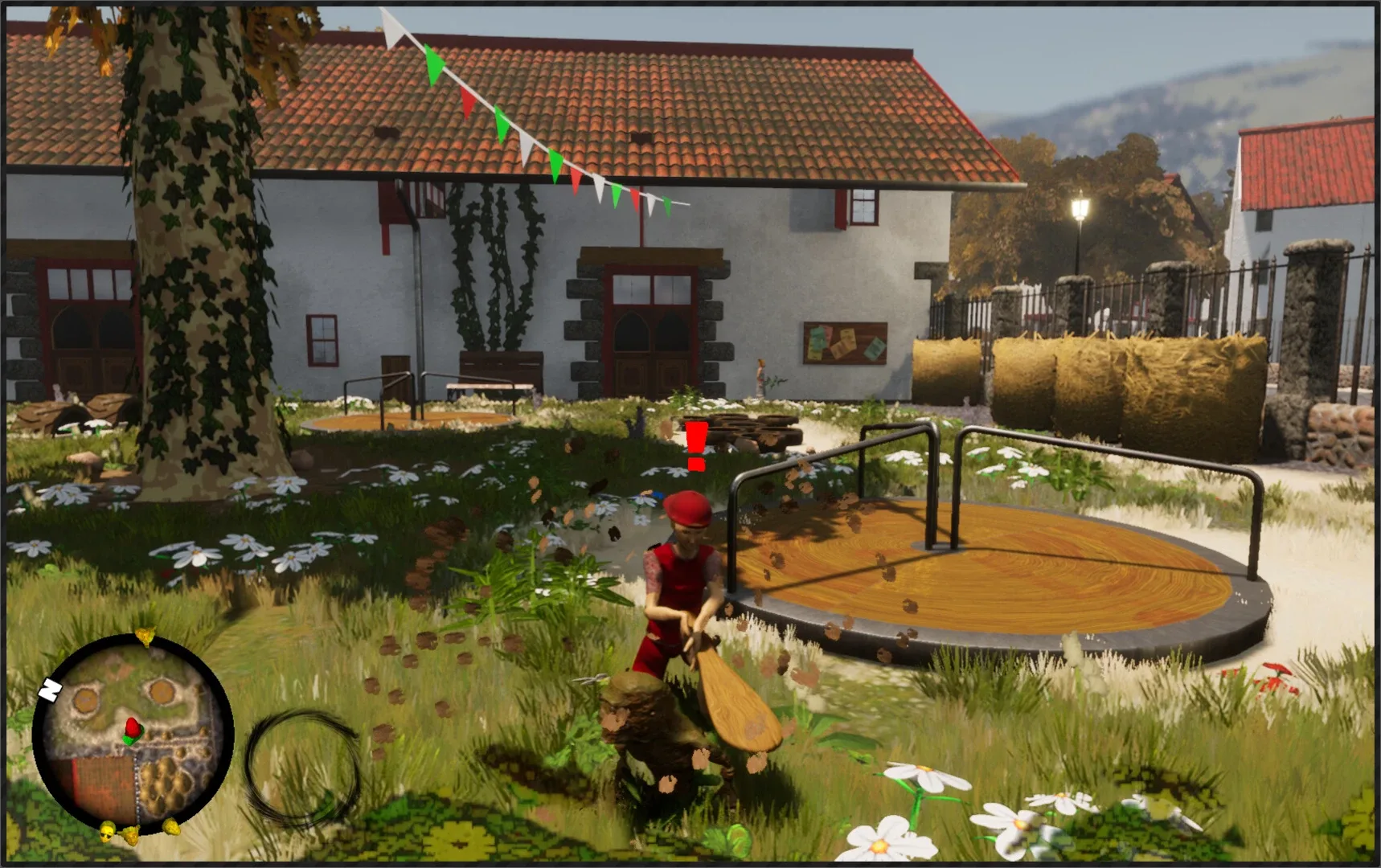Click the red player arrow in the minimap center
This screenshot has height=868, width=1381.
[x=133, y=727]
